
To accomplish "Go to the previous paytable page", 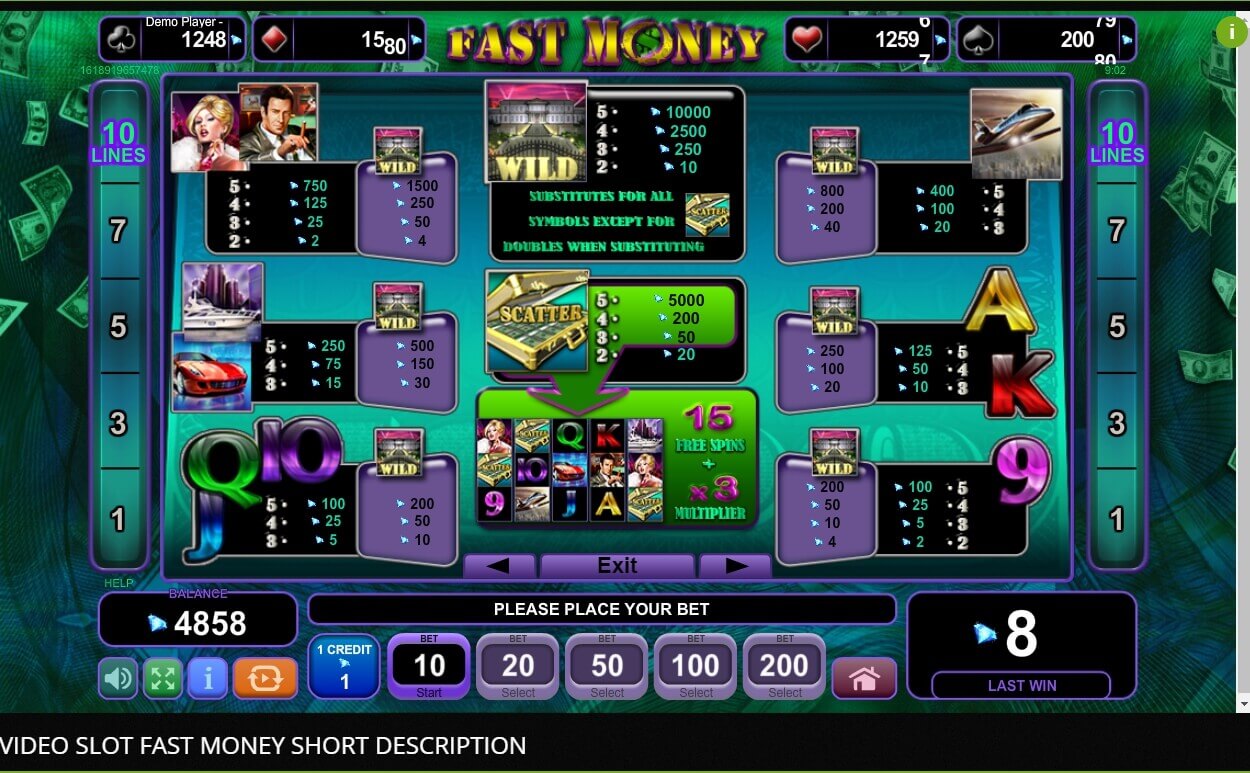I will click(x=498, y=566).
